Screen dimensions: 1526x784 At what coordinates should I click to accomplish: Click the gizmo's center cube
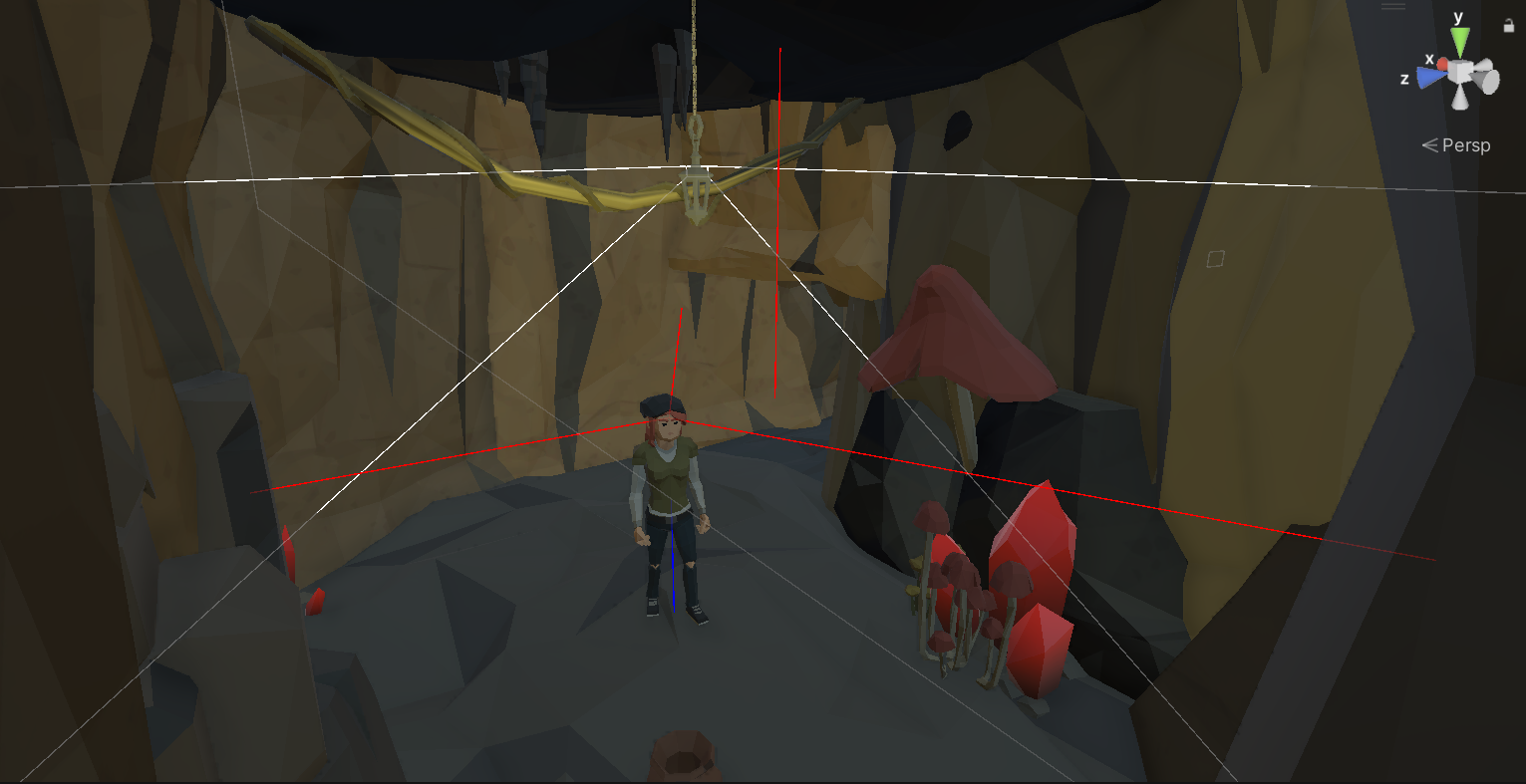pos(1461,72)
